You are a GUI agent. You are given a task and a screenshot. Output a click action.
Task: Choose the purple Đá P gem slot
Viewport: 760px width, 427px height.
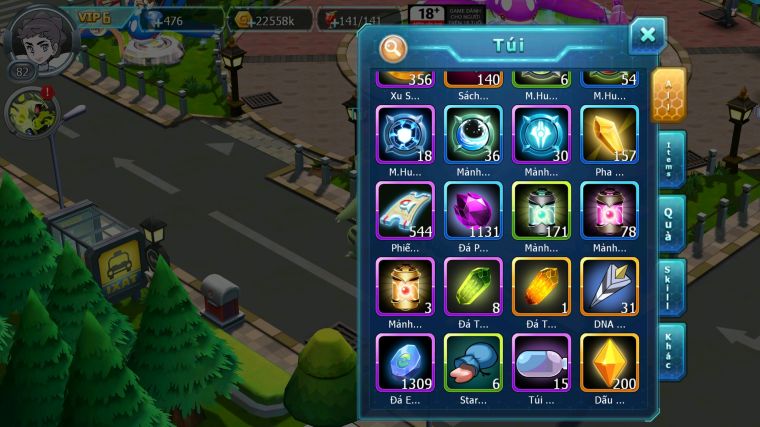pos(473,210)
